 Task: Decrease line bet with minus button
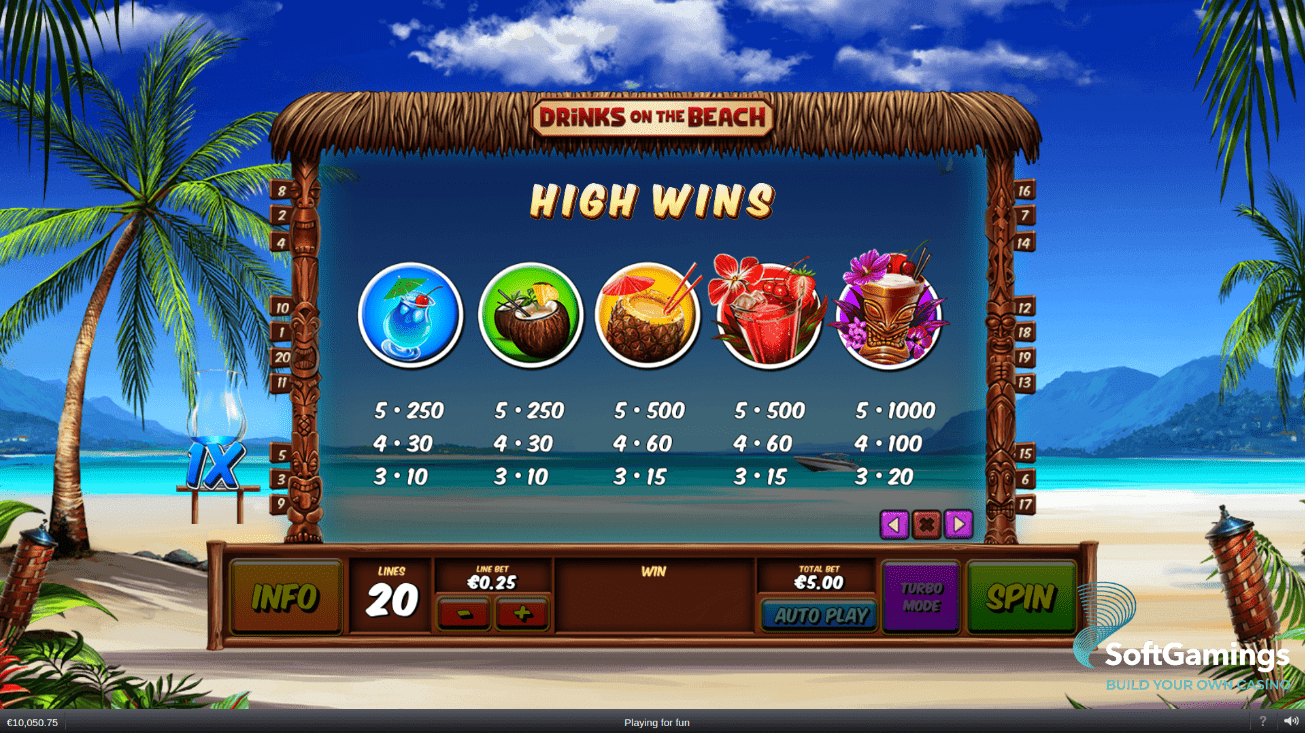pyautogui.click(x=463, y=613)
